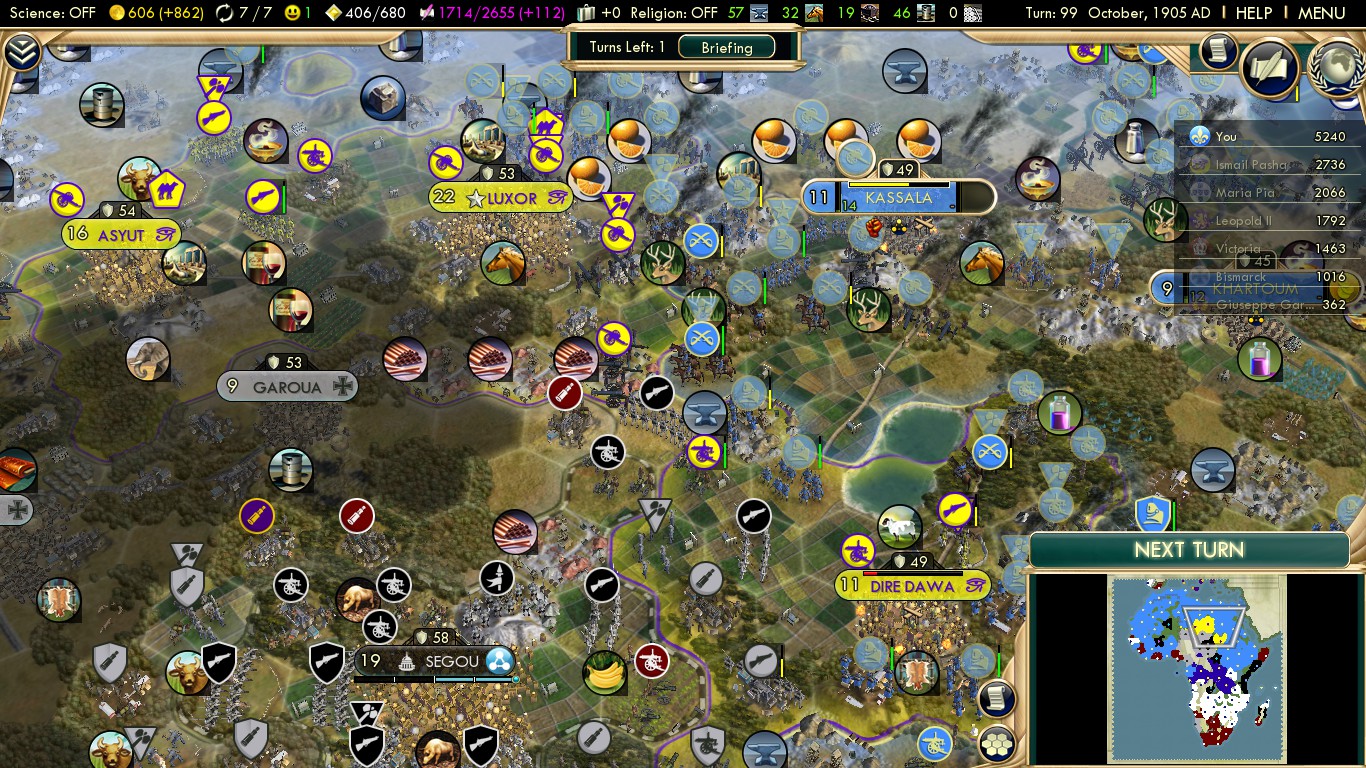The height and width of the screenshot is (768, 1366).
Task: Open the Briefing panel
Action: [x=727, y=46]
